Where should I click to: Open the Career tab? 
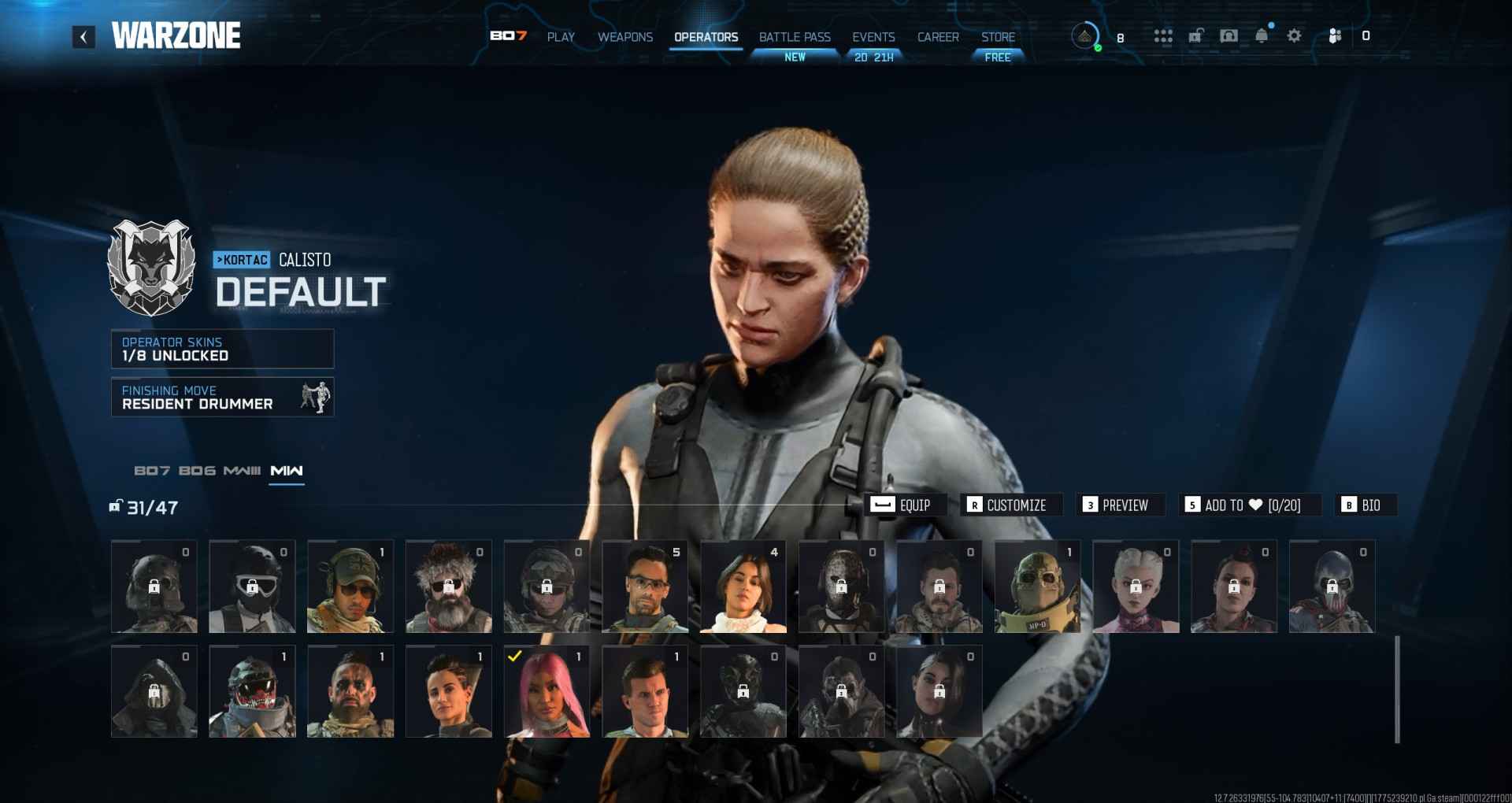938,37
